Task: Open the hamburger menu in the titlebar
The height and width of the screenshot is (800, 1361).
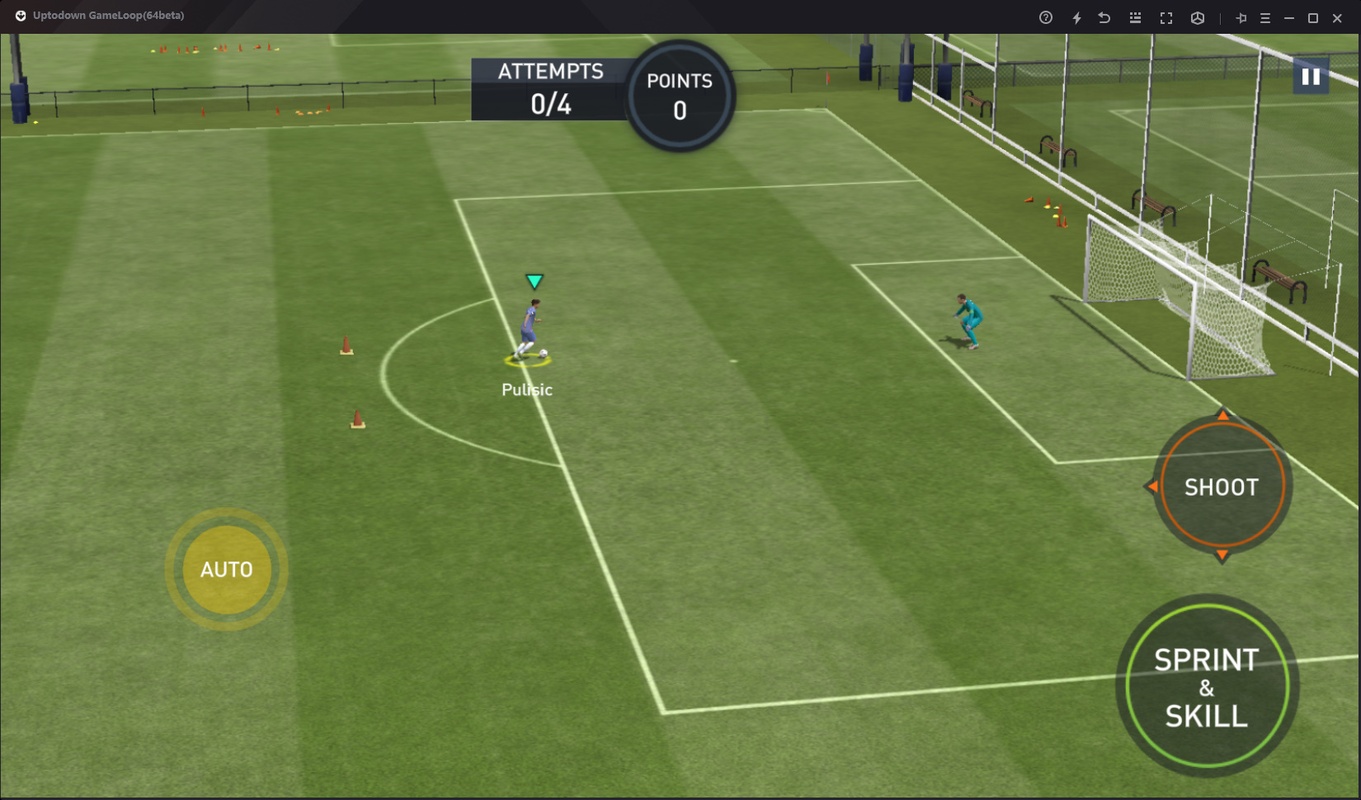Action: pos(1267,18)
